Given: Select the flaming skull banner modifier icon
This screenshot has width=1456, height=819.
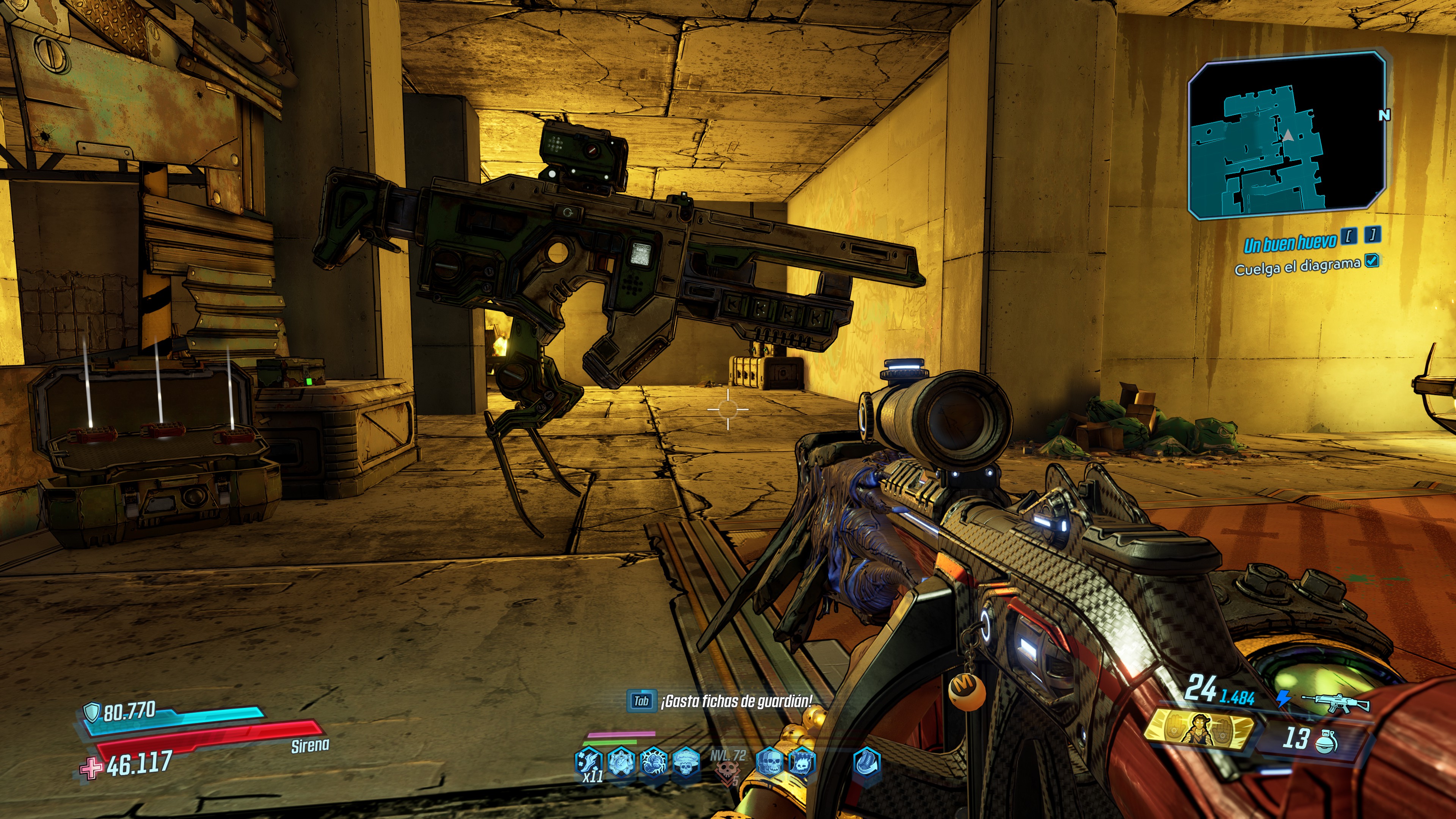Looking at the screenshot, I should 802,763.
